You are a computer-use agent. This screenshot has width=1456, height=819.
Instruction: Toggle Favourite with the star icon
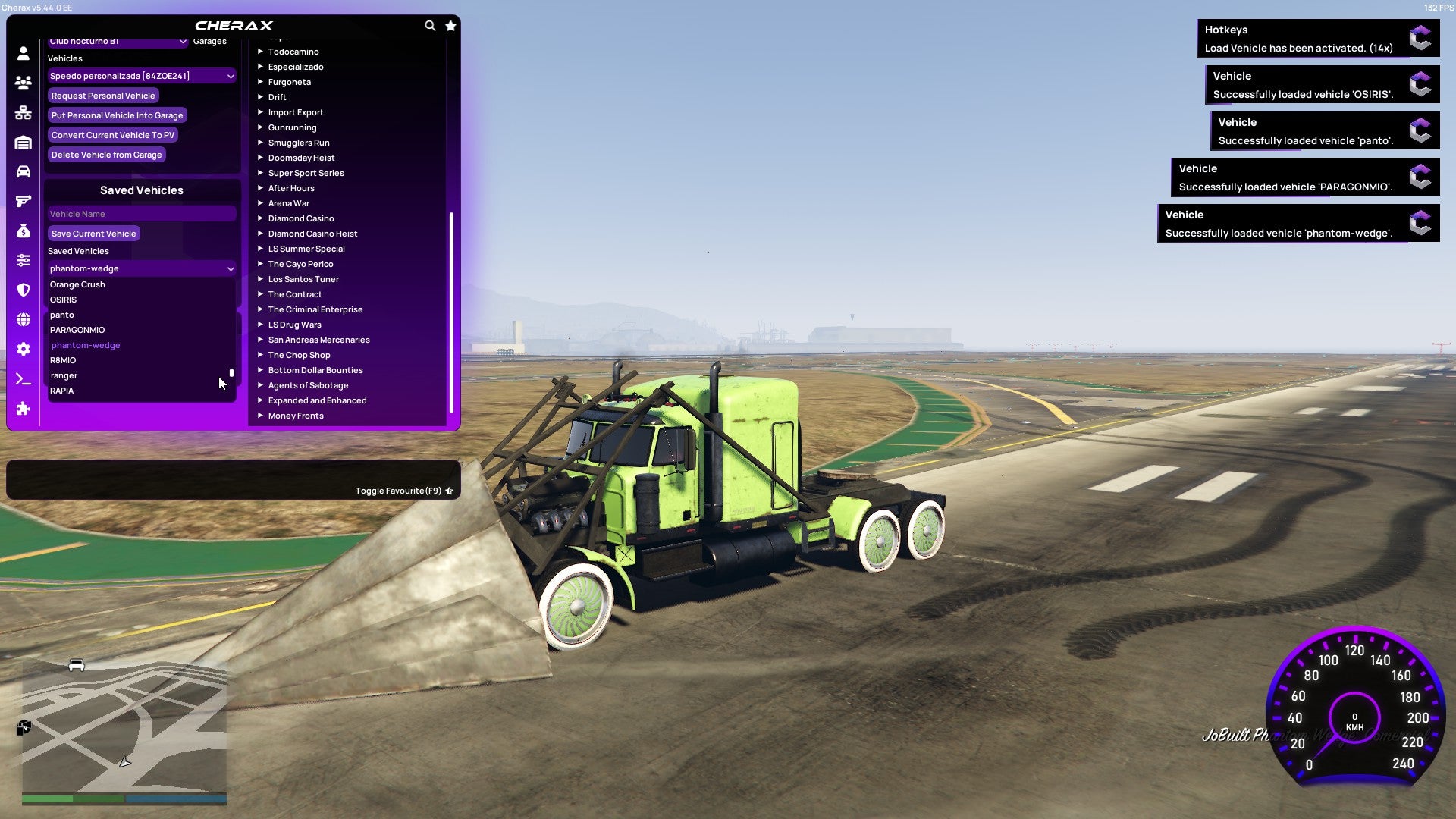(449, 491)
